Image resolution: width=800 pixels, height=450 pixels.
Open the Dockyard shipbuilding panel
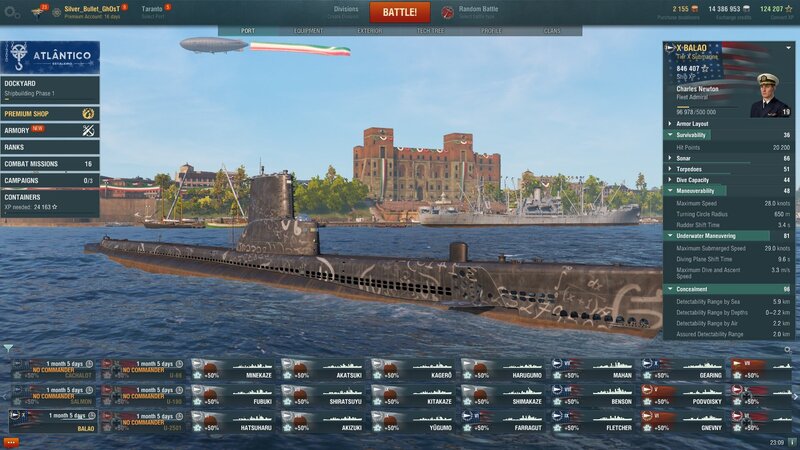pyautogui.click(x=50, y=88)
